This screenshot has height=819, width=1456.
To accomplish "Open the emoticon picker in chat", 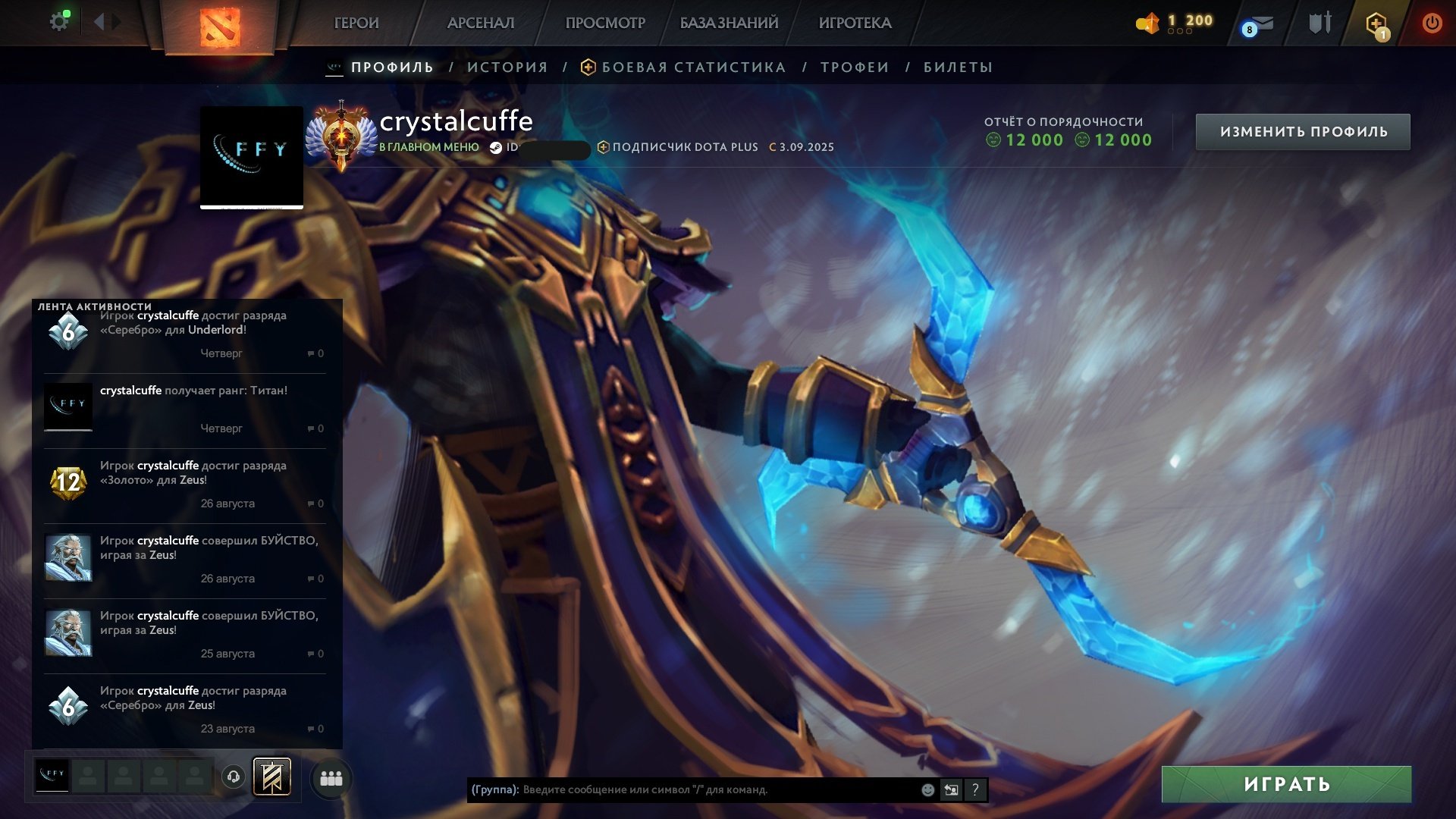I will [927, 790].
